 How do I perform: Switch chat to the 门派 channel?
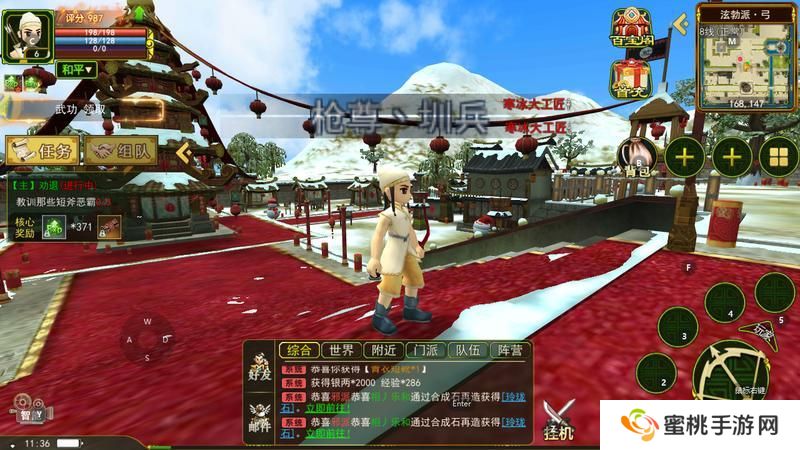click(425, 350)
